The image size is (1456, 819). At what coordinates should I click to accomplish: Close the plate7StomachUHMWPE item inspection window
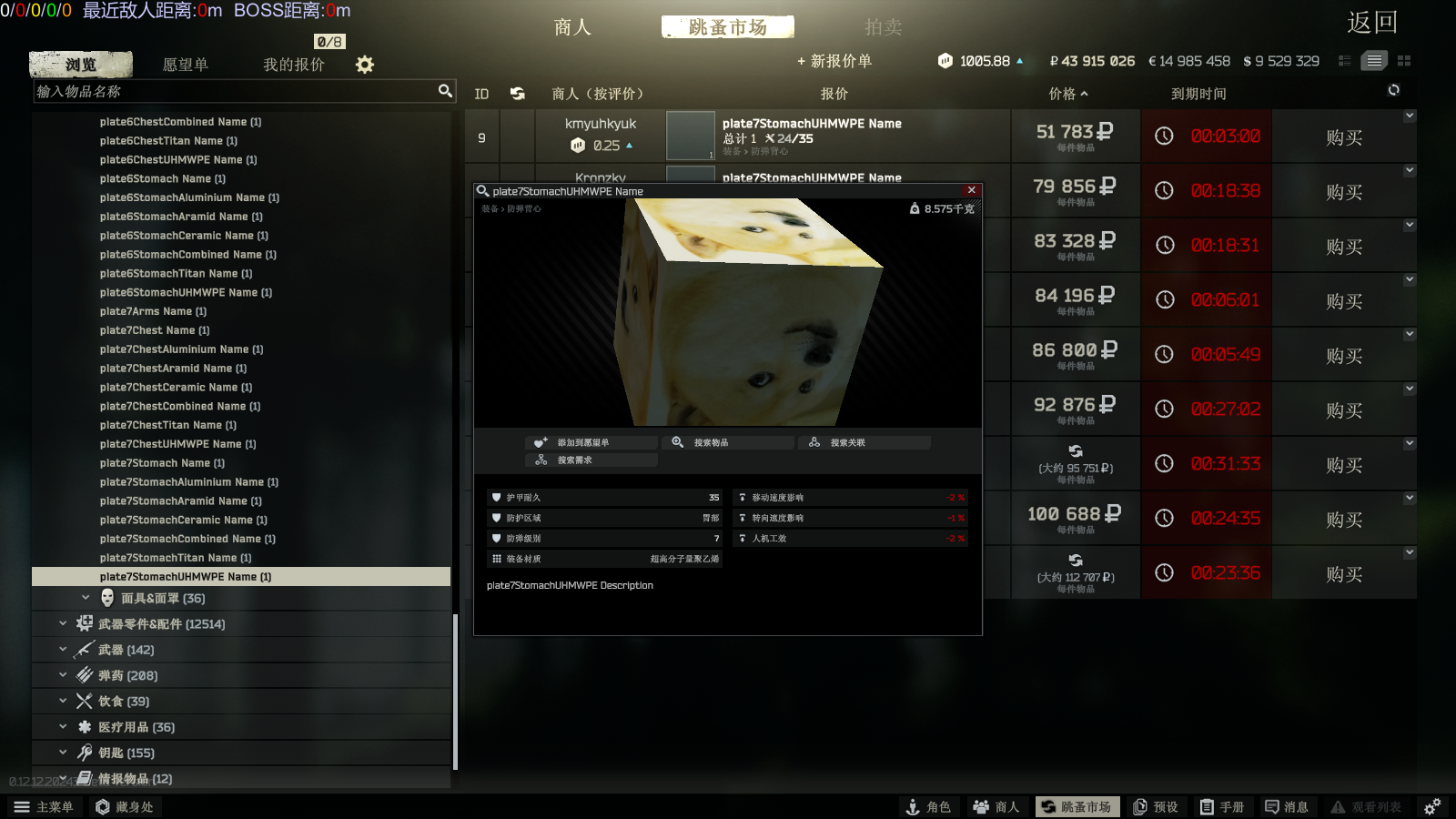[x=972, y=190]
